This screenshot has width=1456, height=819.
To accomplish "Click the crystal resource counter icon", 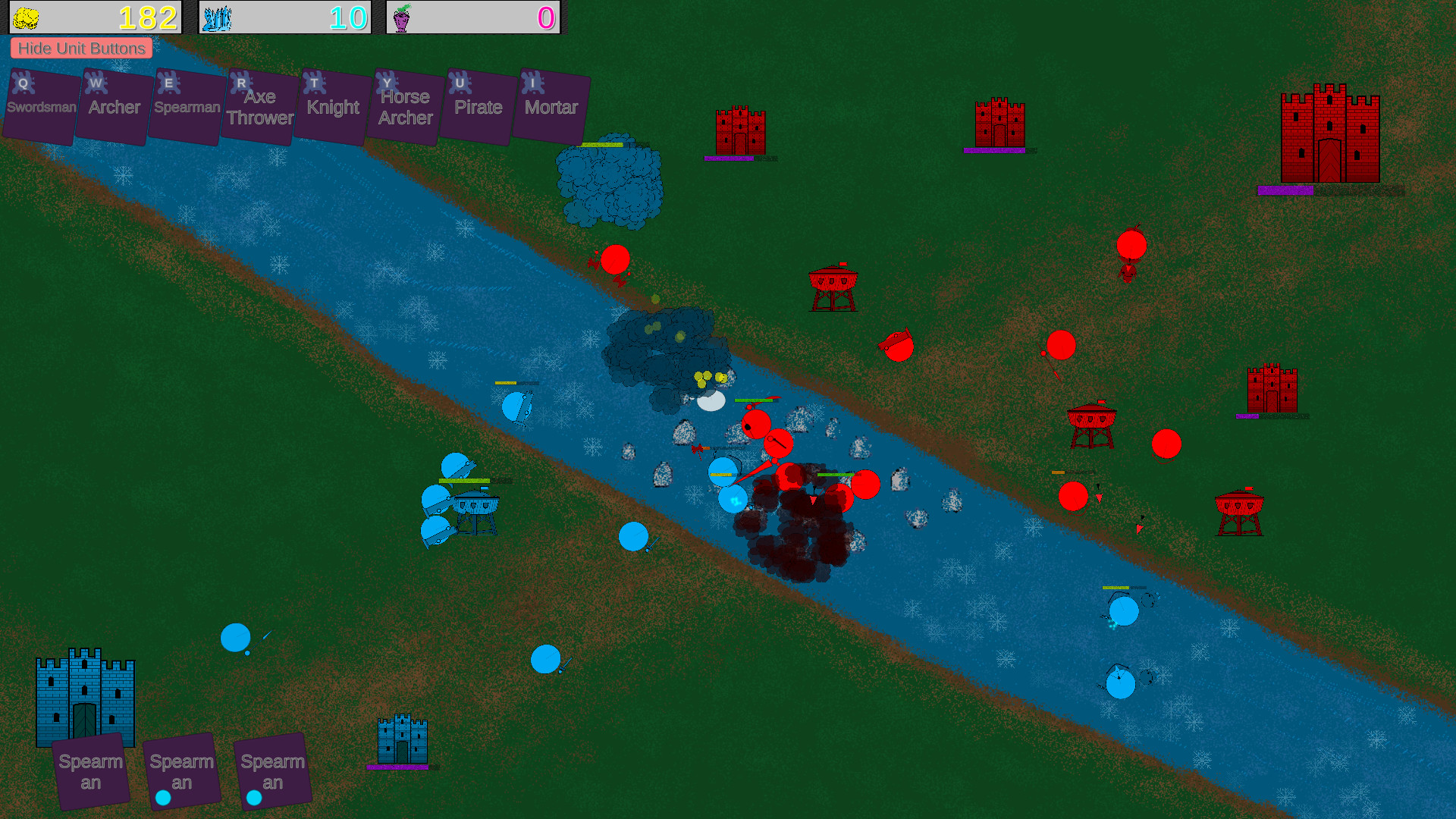I will [216, 17].
